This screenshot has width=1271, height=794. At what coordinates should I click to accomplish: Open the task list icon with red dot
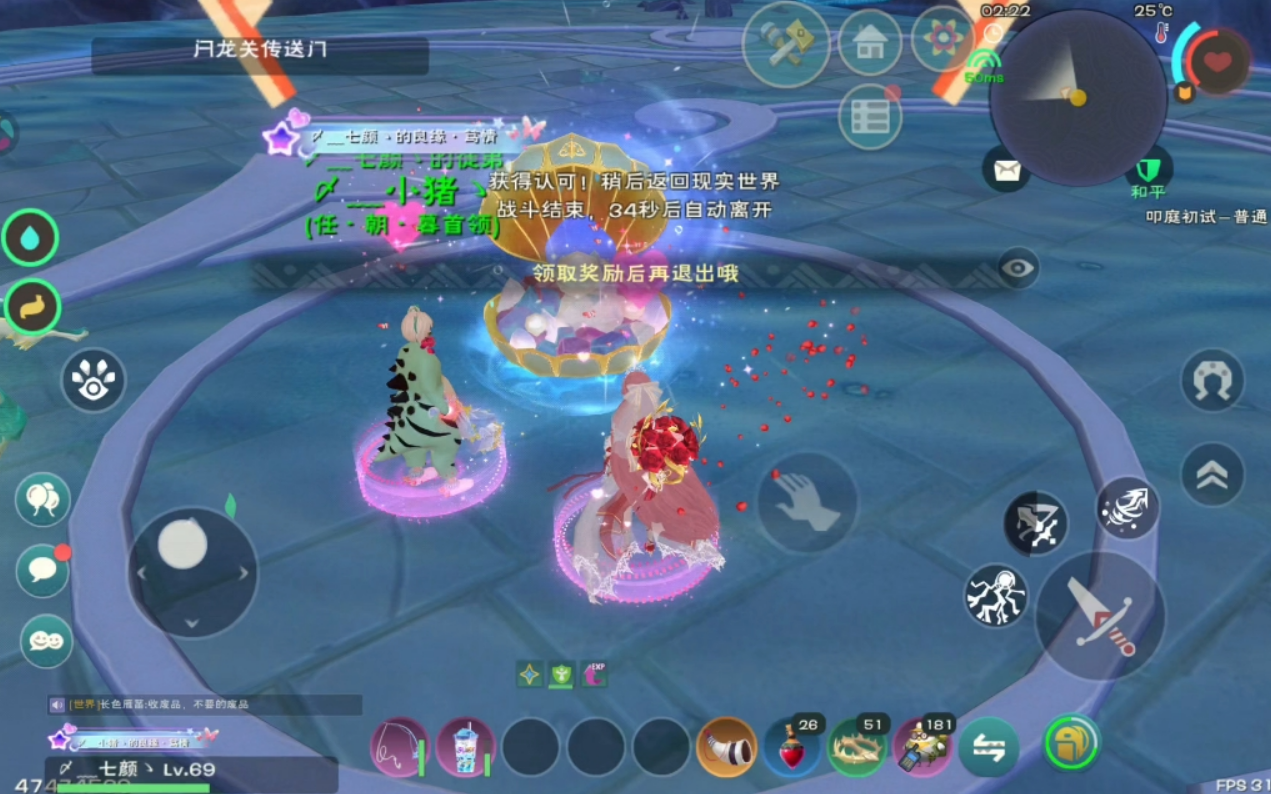click(870, 117)
